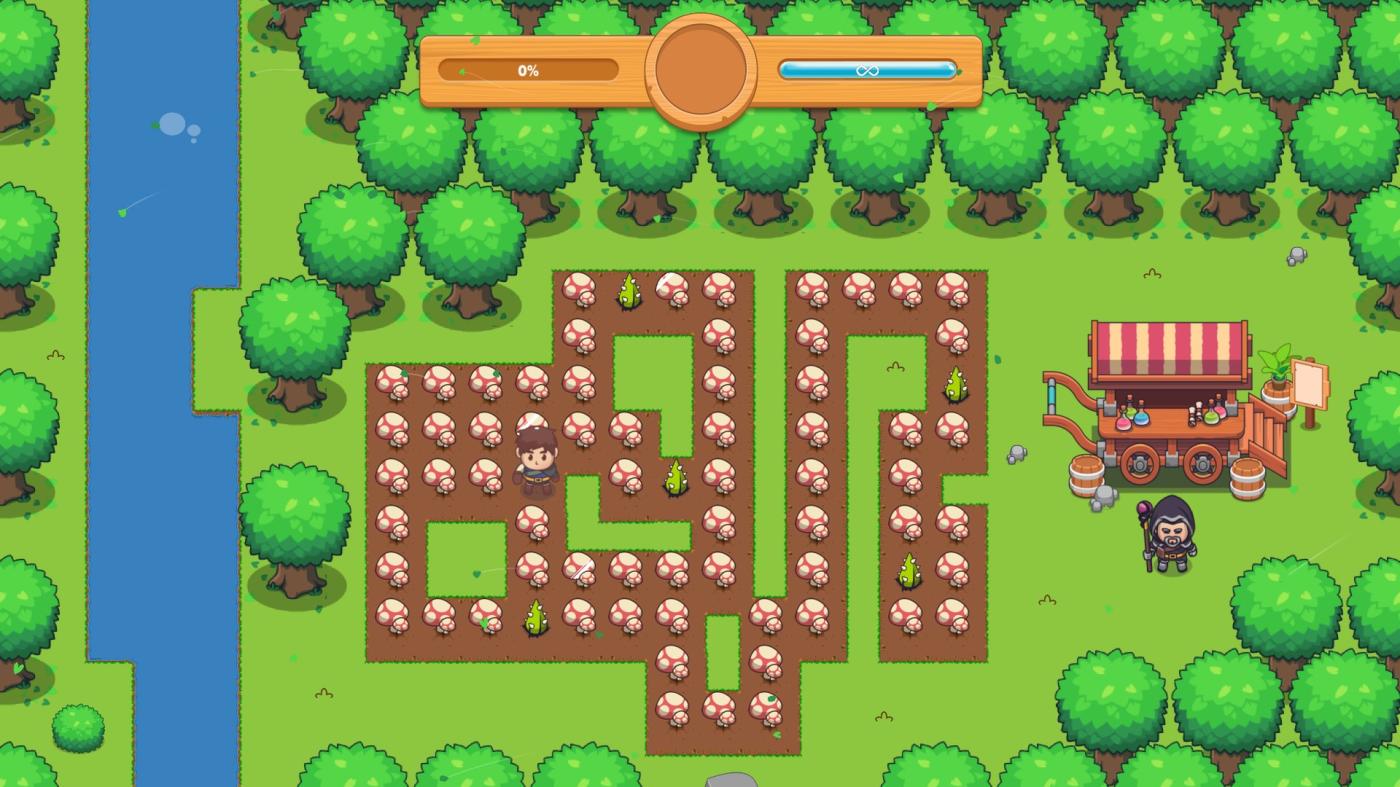The width and height of the screenshot is (1400, 787).
Task: Open the 0% progress panel
Action: (x=529, y=70)
